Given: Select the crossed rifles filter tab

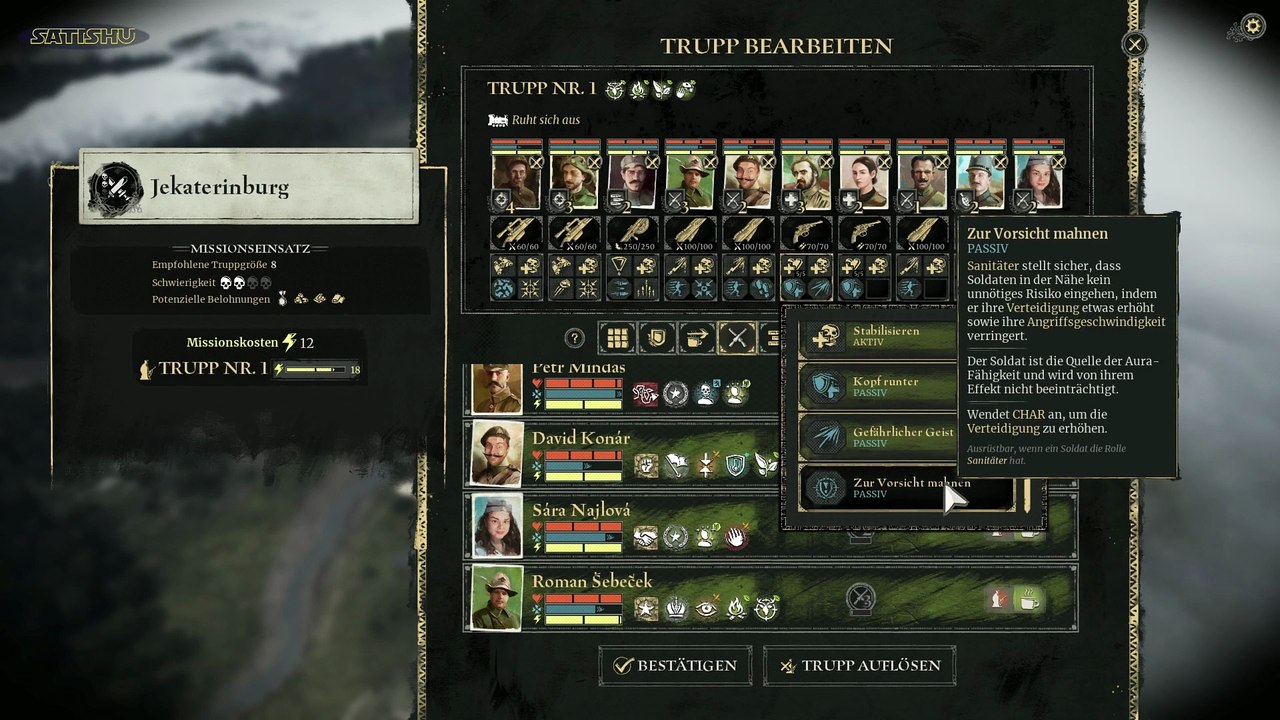Looking at the screenshot, I should click(x=737, y=338).
